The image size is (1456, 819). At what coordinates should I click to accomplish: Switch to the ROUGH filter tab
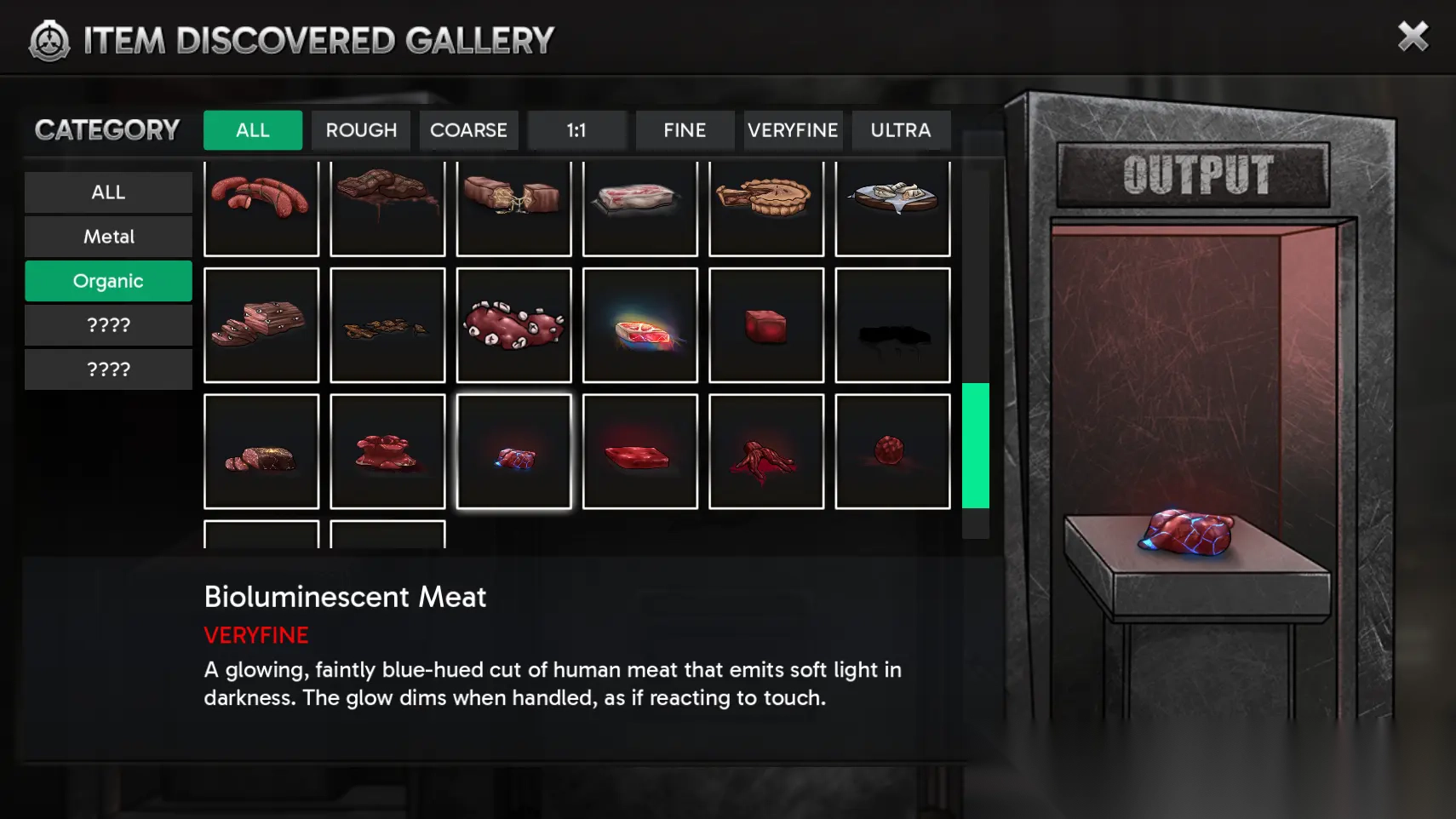tap(361, 130)
